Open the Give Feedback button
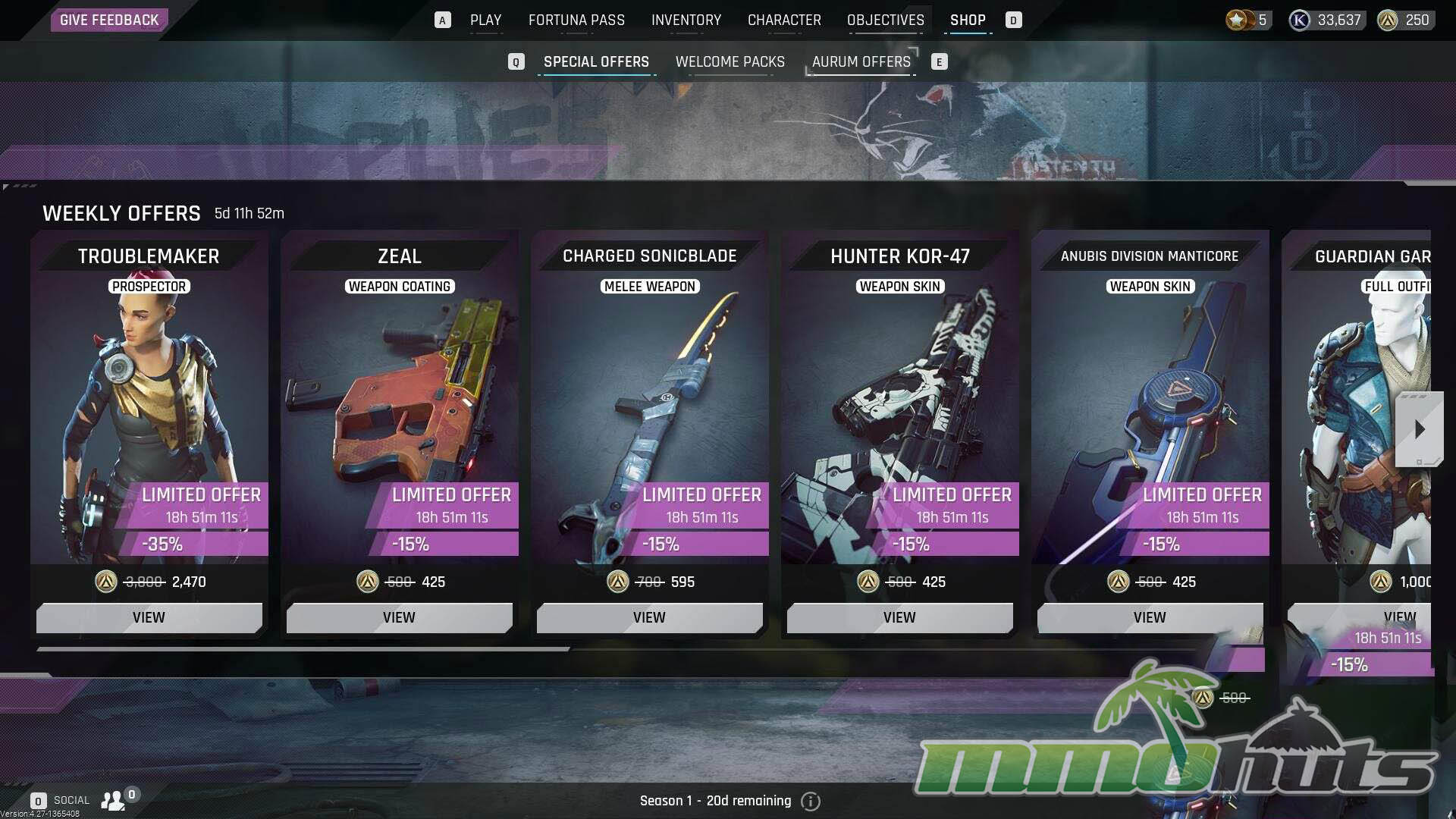Screen dimensions: 1456x819 tap(109, 20)
